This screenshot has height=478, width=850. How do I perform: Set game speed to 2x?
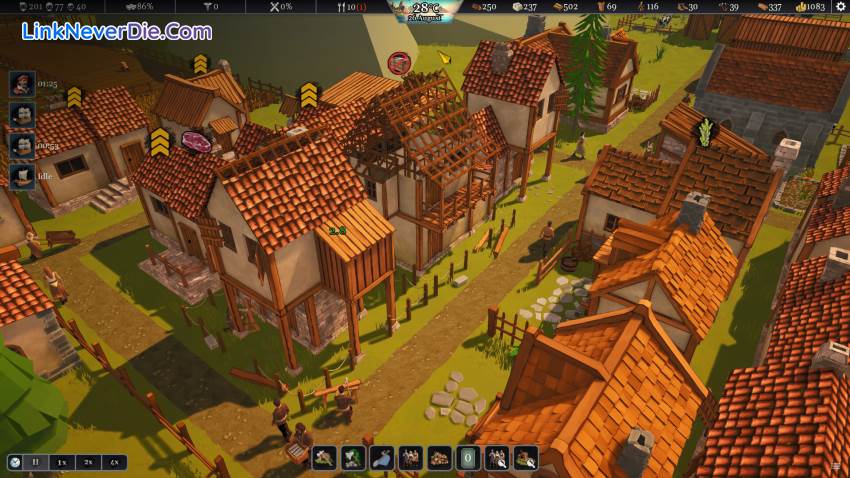pos(88,462)
